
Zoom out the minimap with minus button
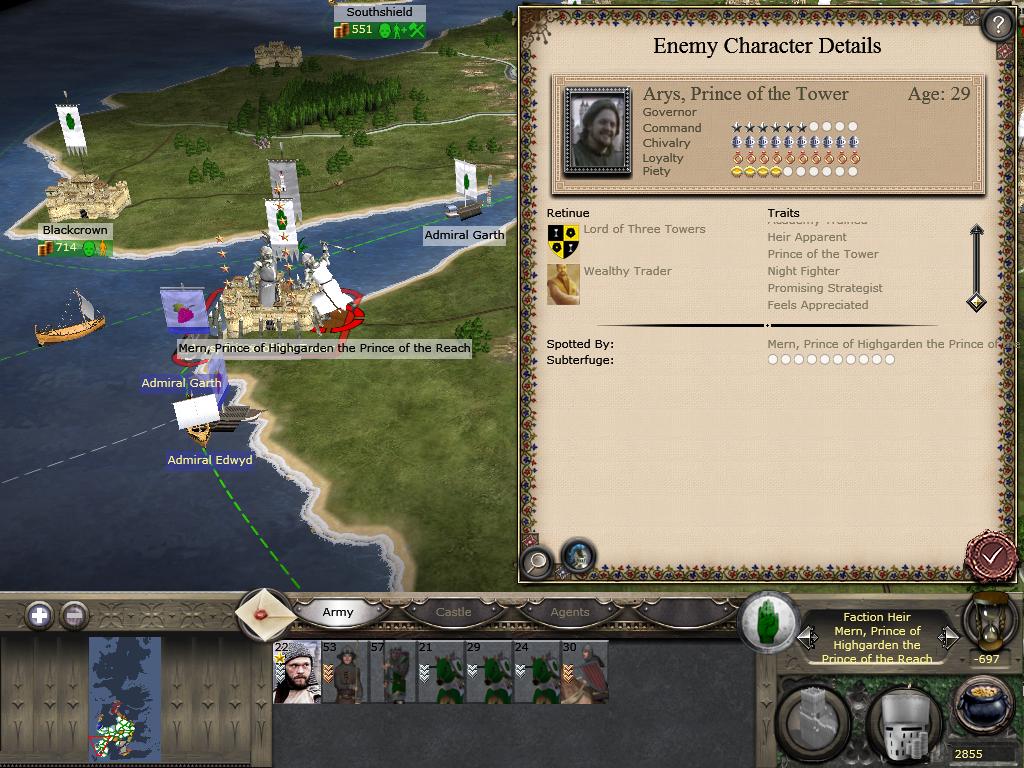click(74, 615)
